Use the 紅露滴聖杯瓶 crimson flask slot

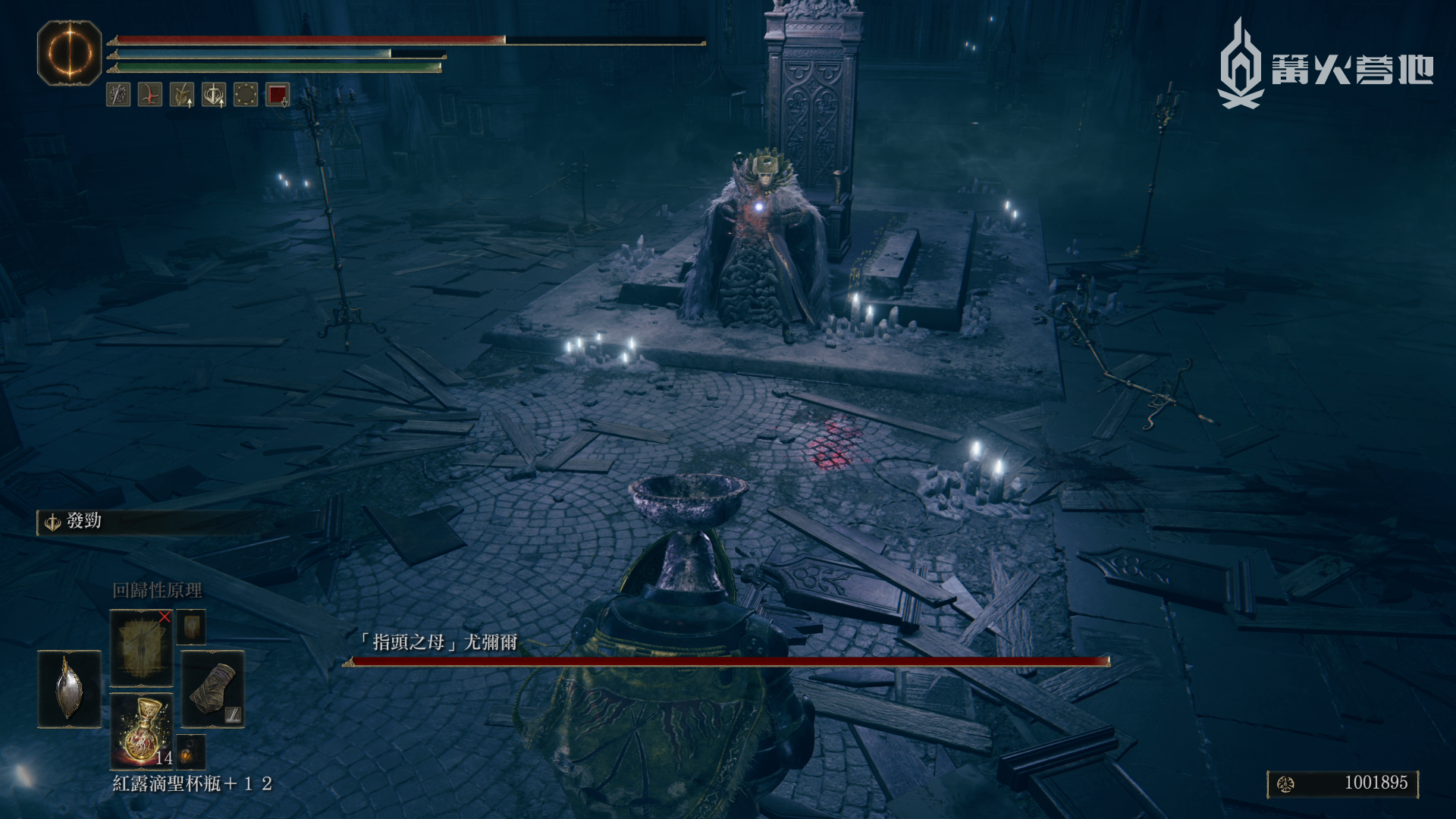click(141, 730)
